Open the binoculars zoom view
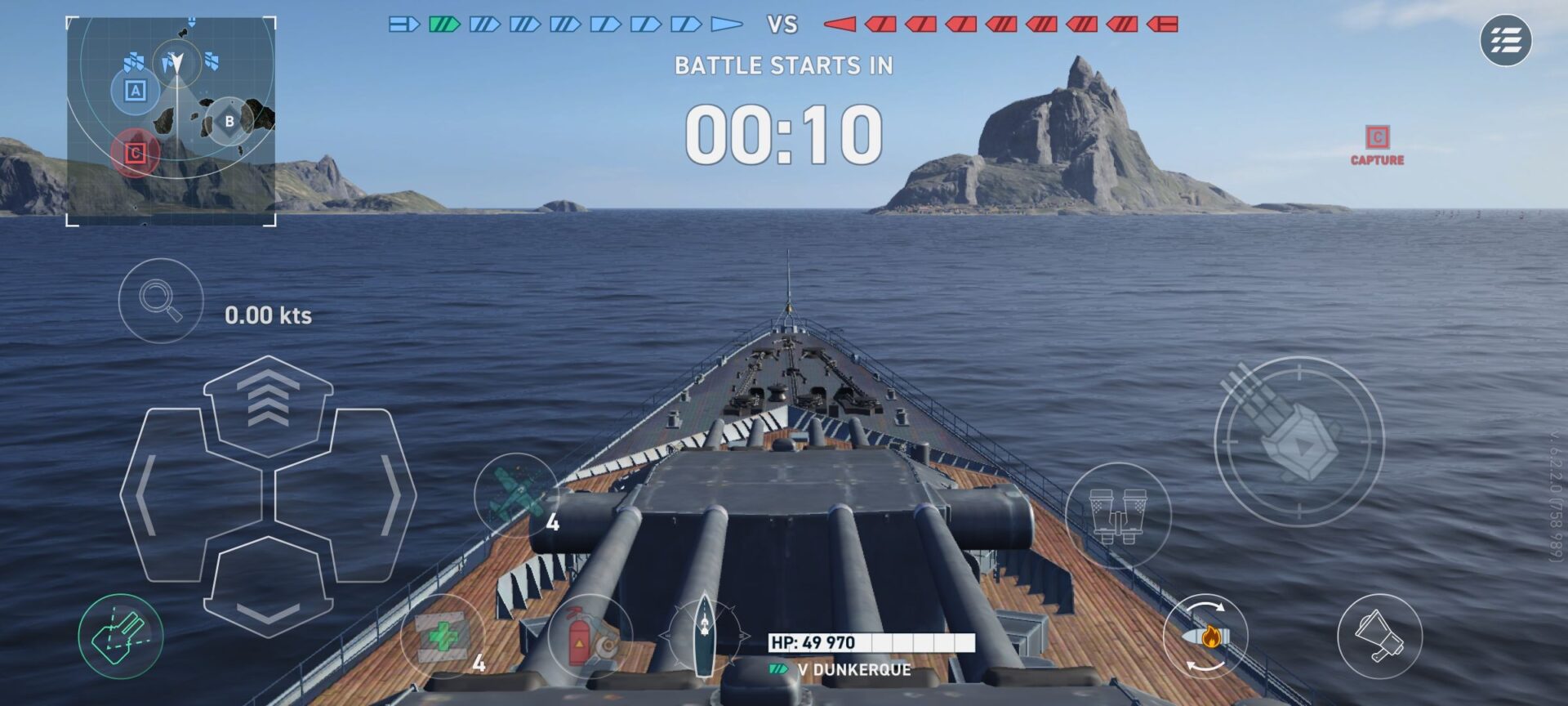 [x=1118, y=515]
